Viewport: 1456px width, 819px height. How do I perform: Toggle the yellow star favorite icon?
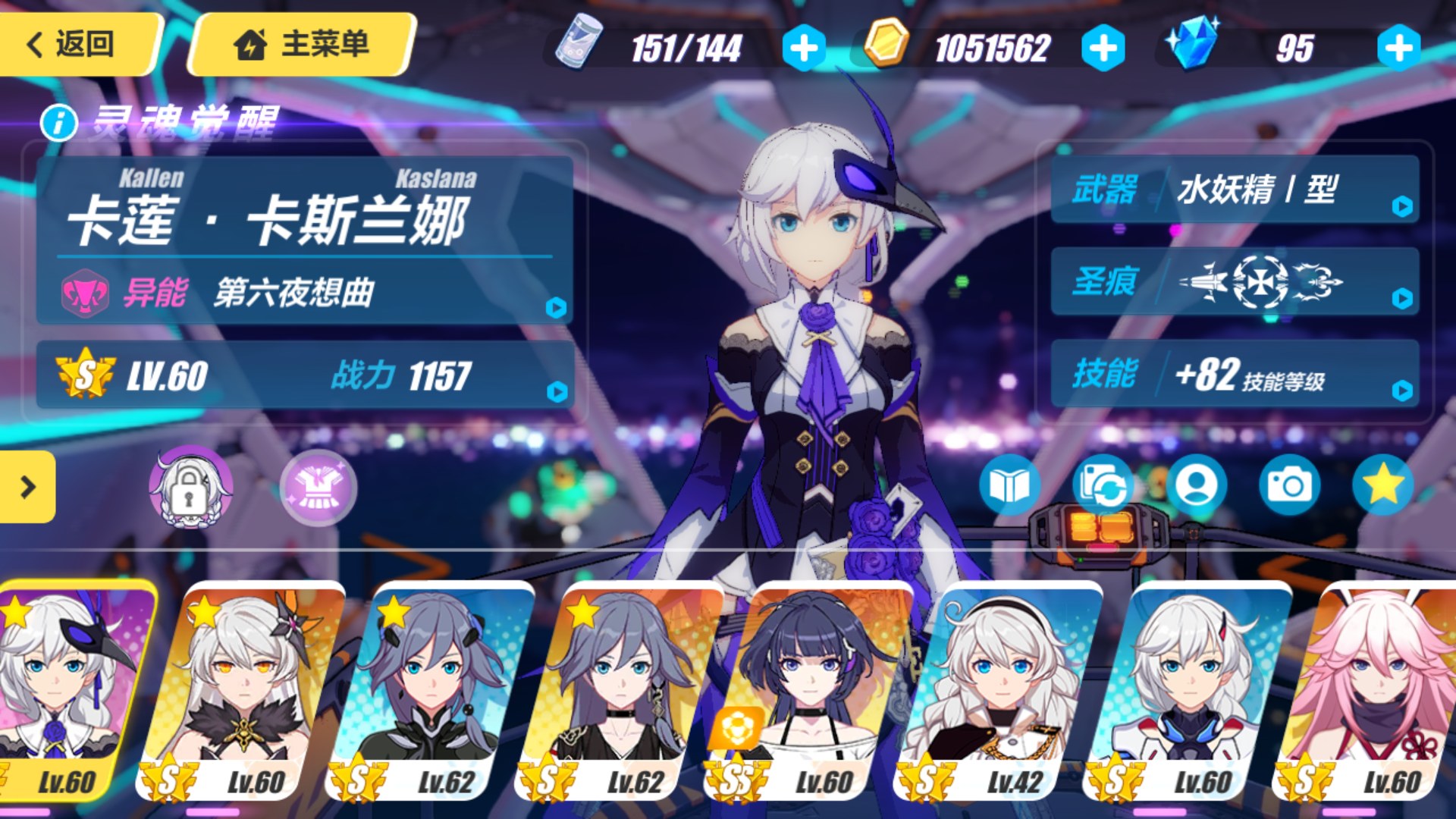(1382, 485)
